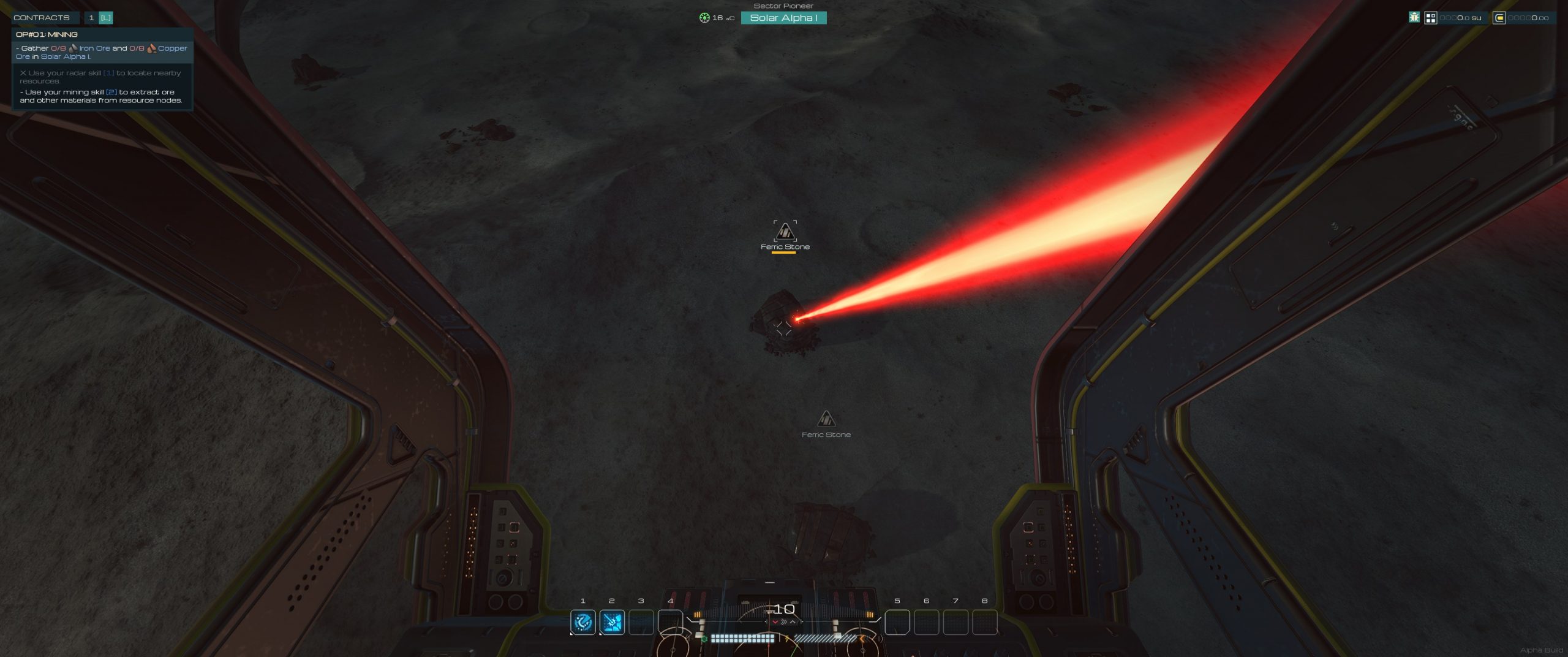Open the Contracts panel header

point(42,18)
